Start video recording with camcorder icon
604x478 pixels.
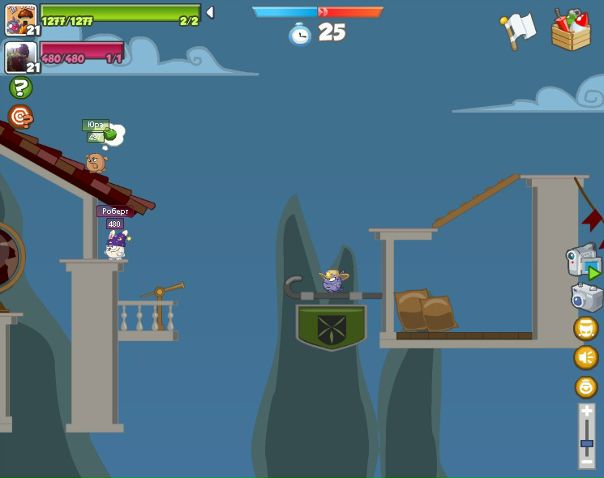click(583, 261)
